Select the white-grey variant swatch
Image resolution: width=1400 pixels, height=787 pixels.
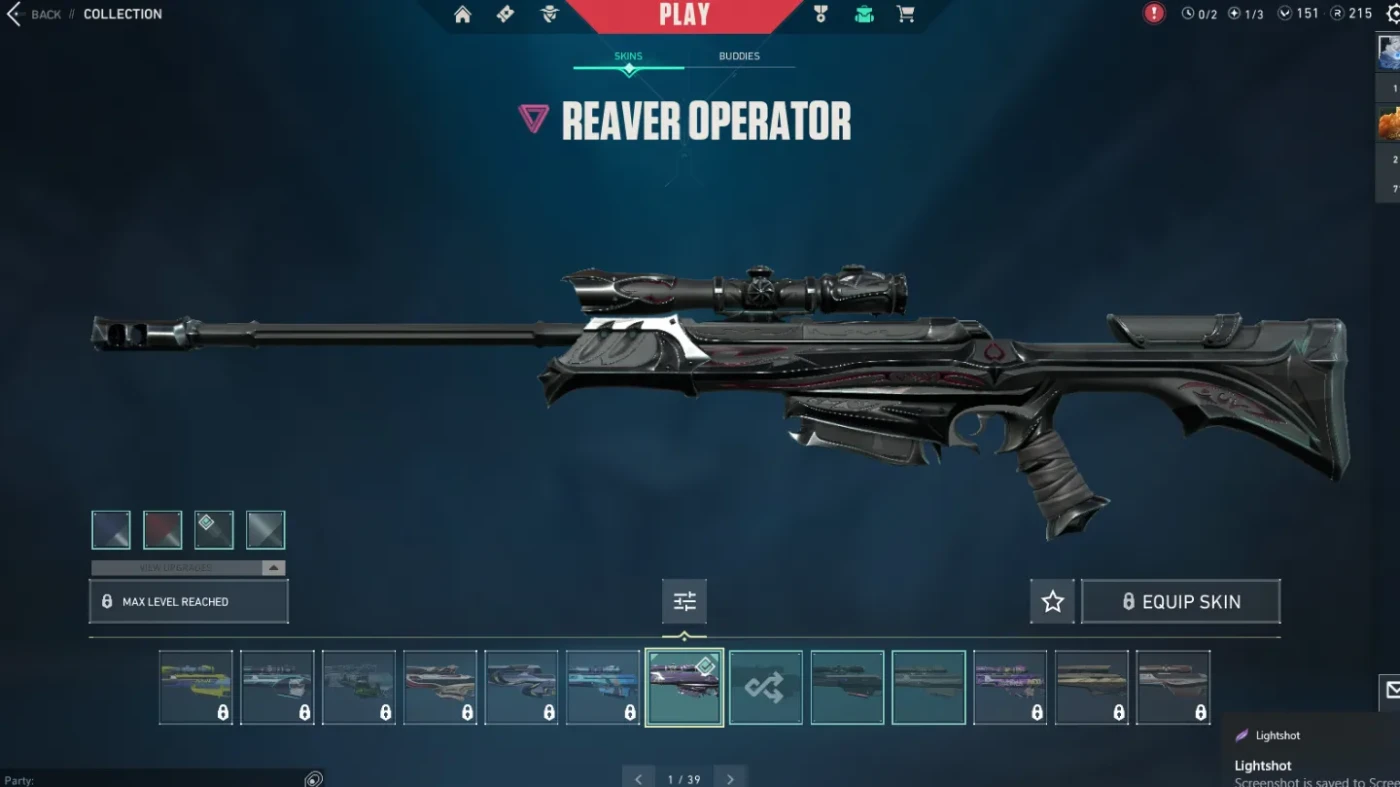(x=266, y=530)
